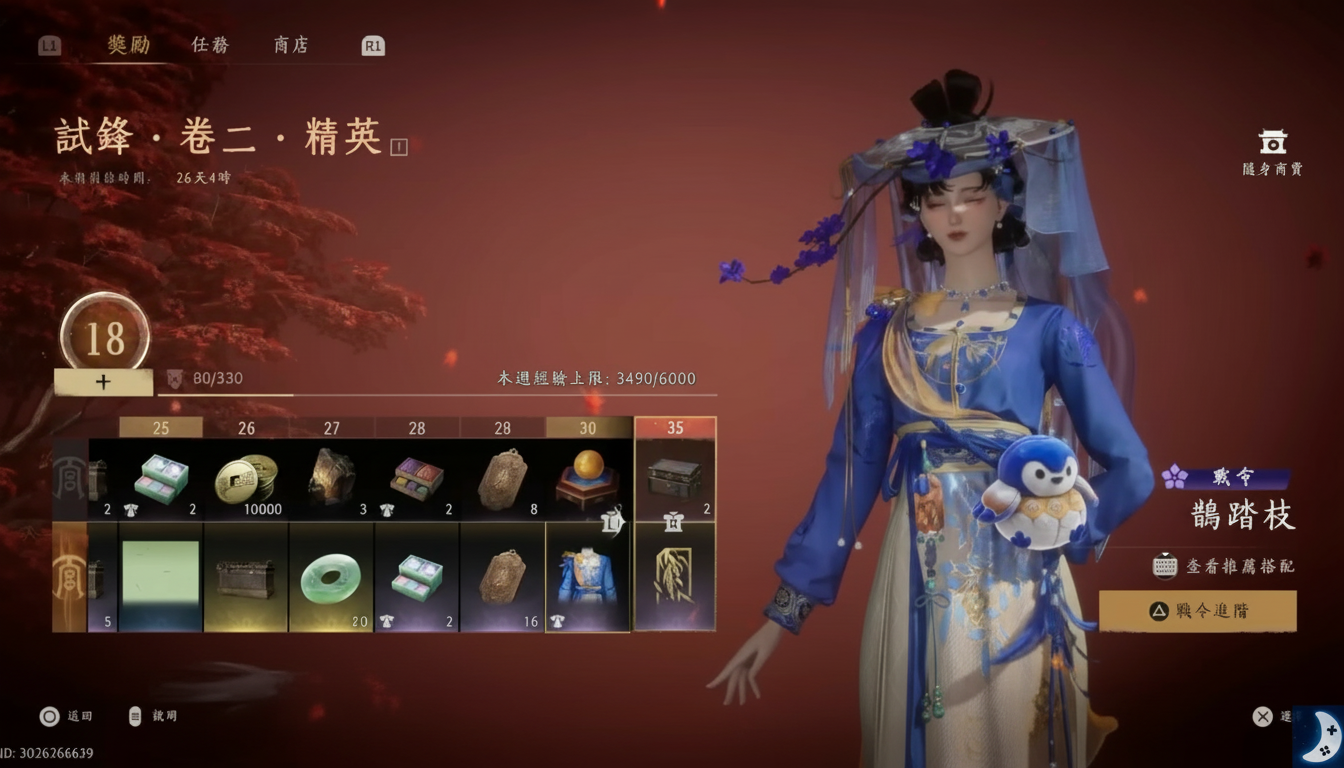Select the gold coins reward of 10000
The width and height of the screenshot is (1344, 768).
click(246, 480)
